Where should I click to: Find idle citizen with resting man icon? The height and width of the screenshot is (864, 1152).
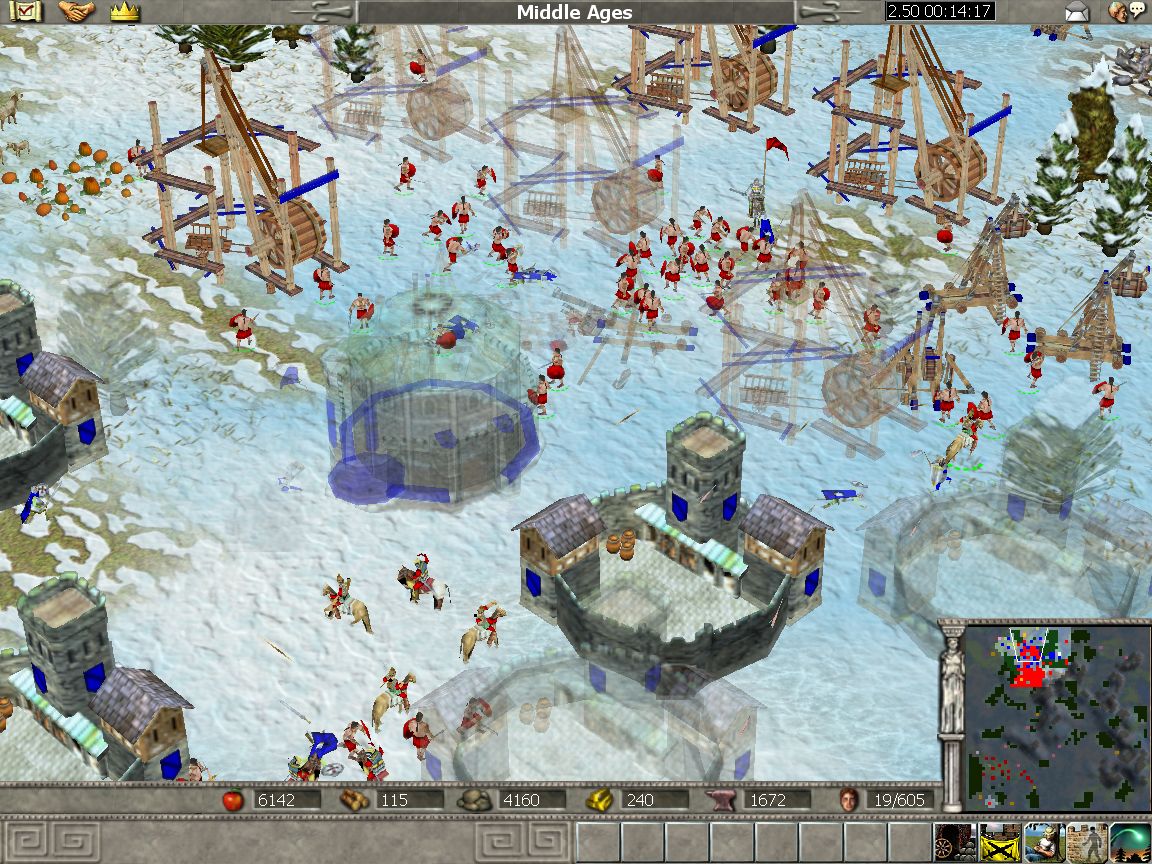tap(1041, 842)
